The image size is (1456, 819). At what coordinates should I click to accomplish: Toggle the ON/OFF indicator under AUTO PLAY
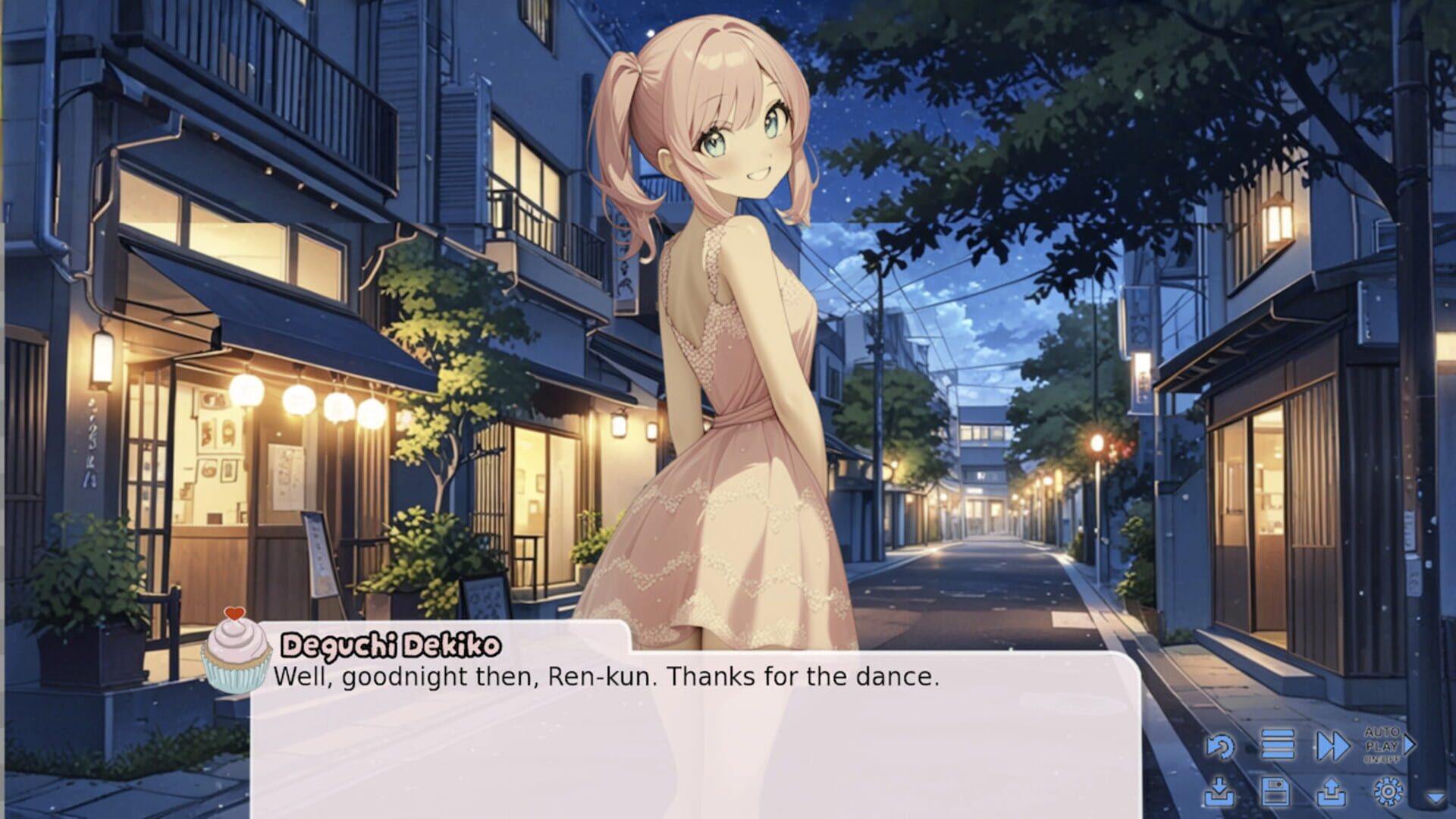coord(1385,758)
